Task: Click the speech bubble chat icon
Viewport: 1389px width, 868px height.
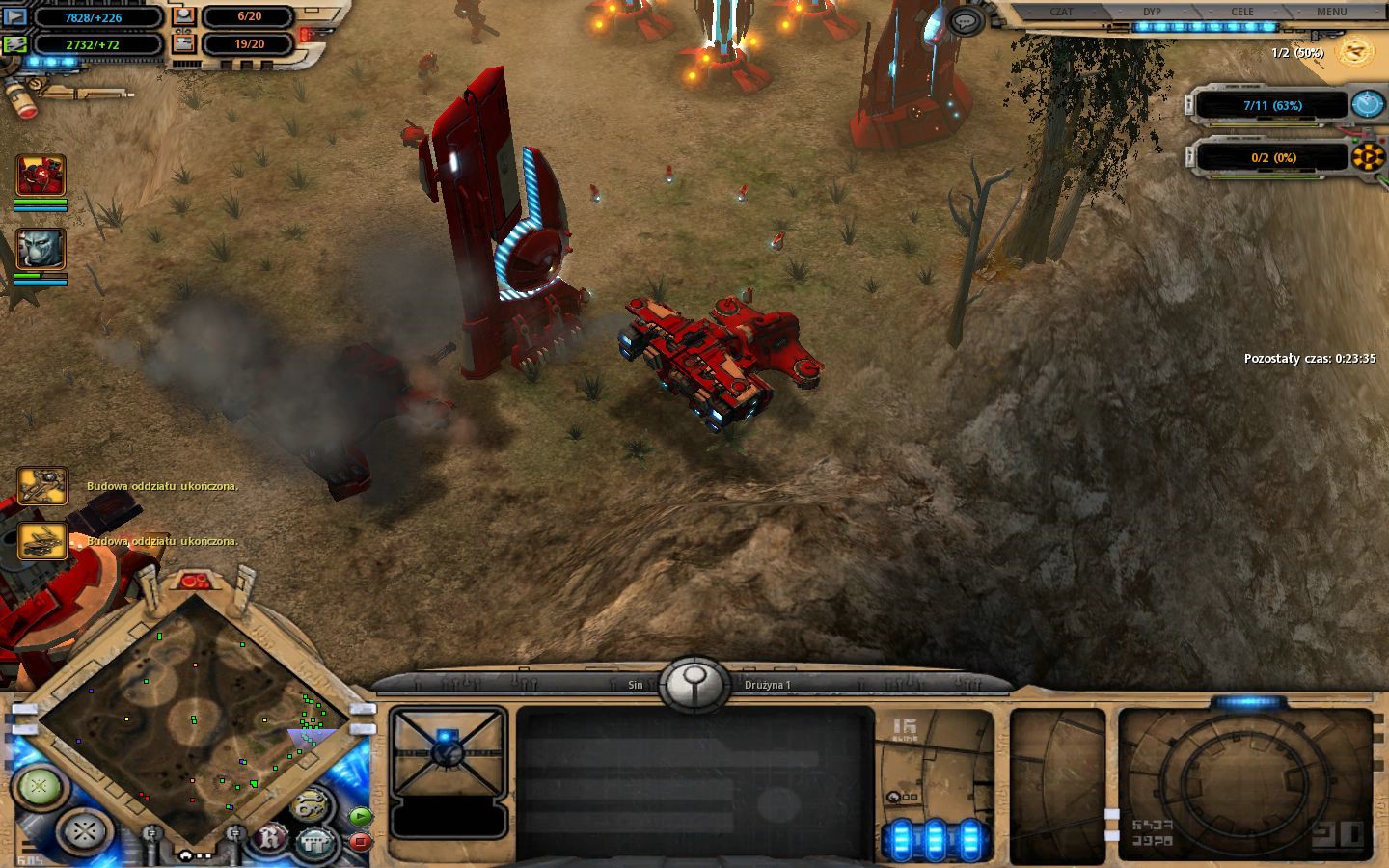Action: pyautogui.click(x=966, y=21)
